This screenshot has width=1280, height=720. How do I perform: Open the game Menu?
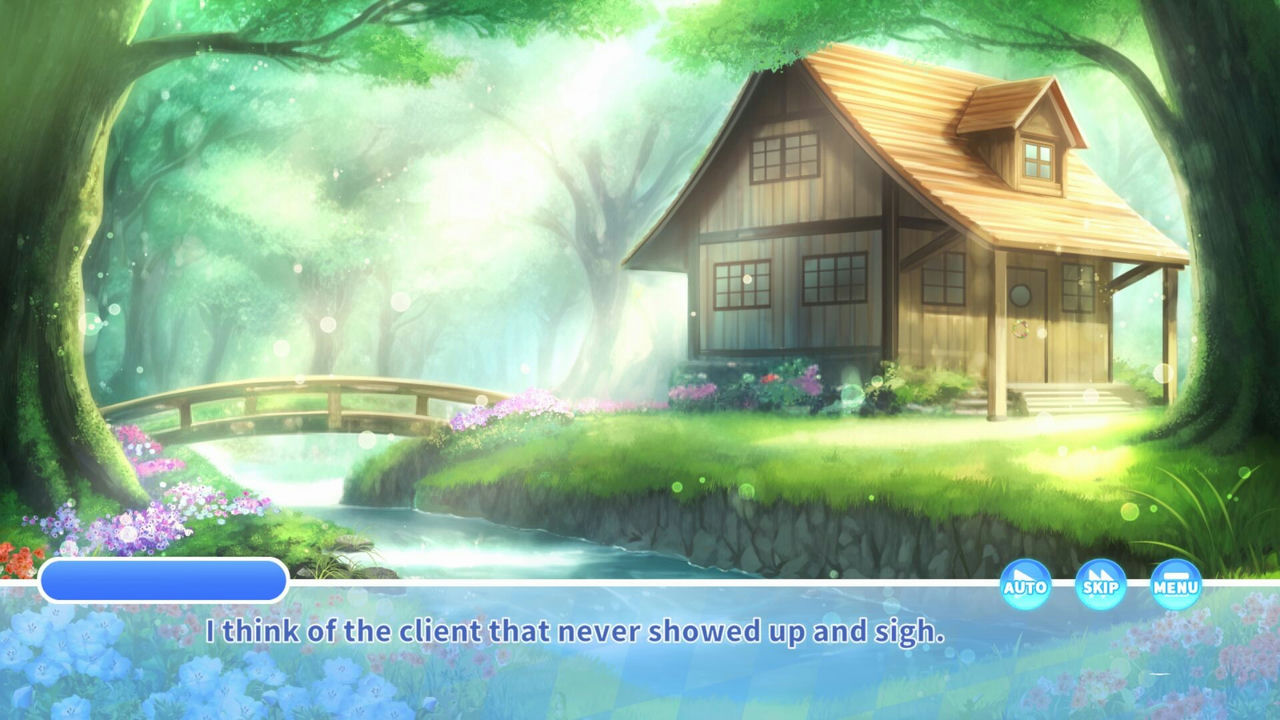point(1176,584)
